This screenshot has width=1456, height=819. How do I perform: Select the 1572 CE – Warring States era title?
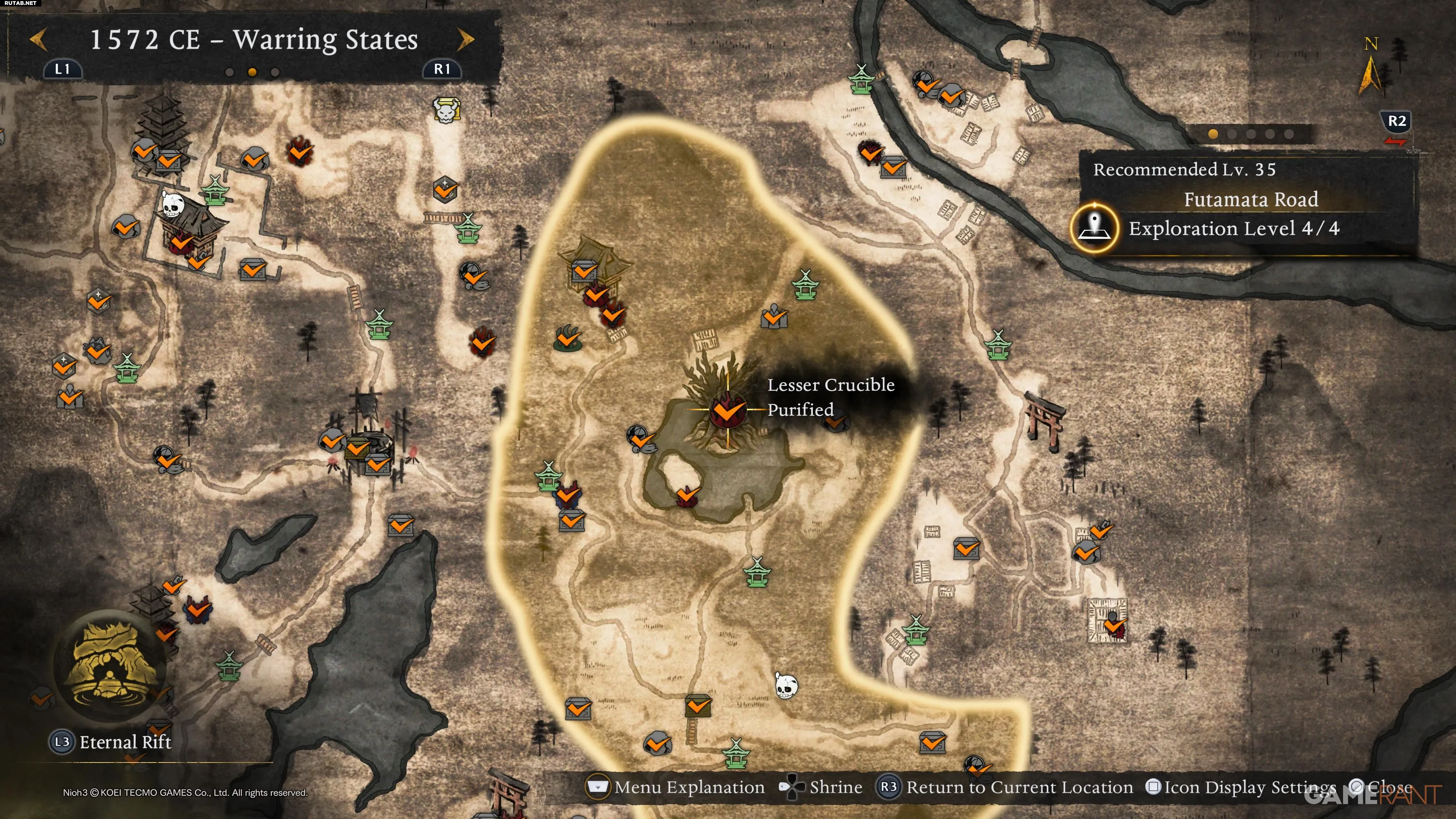click(254, 39)
